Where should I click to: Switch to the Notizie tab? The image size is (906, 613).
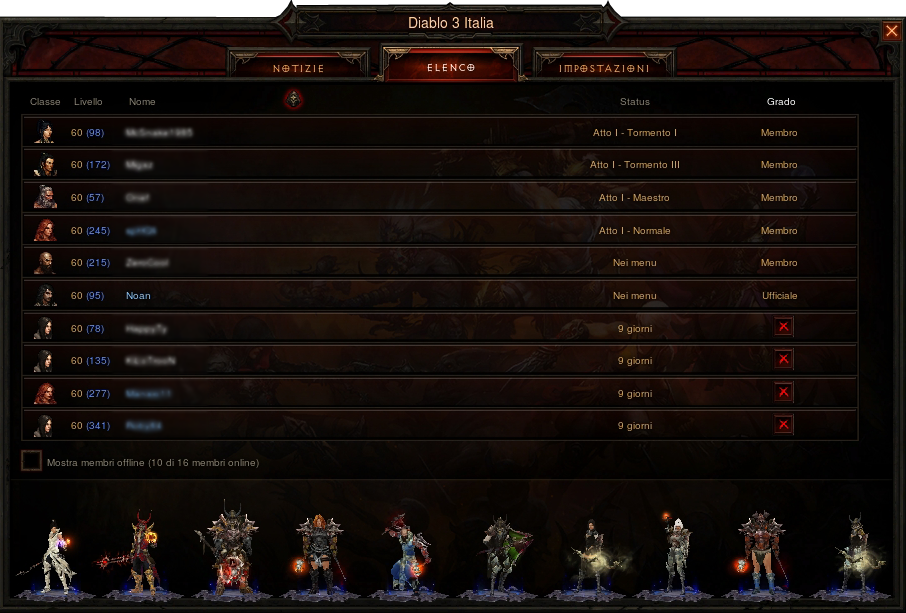pos(298,68)
